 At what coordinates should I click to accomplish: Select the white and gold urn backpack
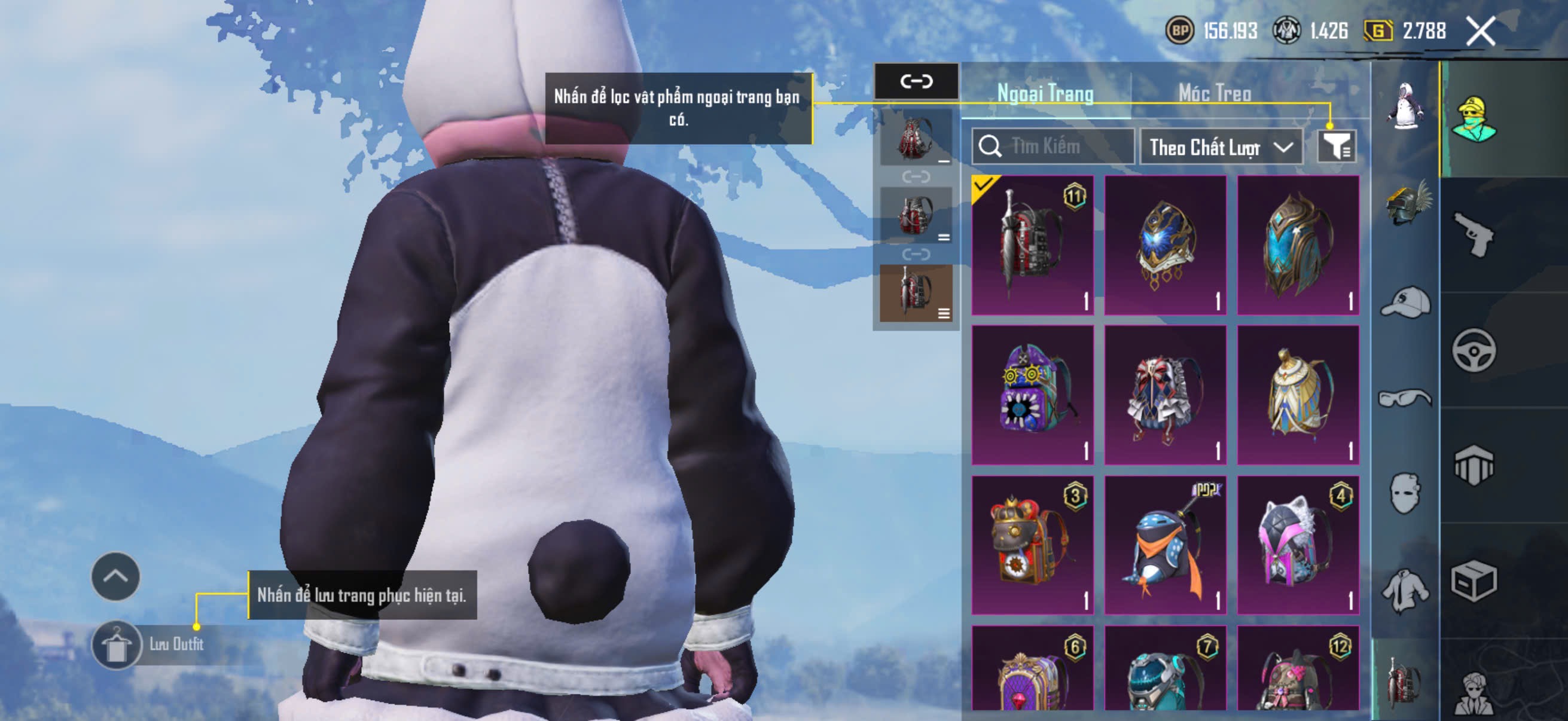point(1298,395)
